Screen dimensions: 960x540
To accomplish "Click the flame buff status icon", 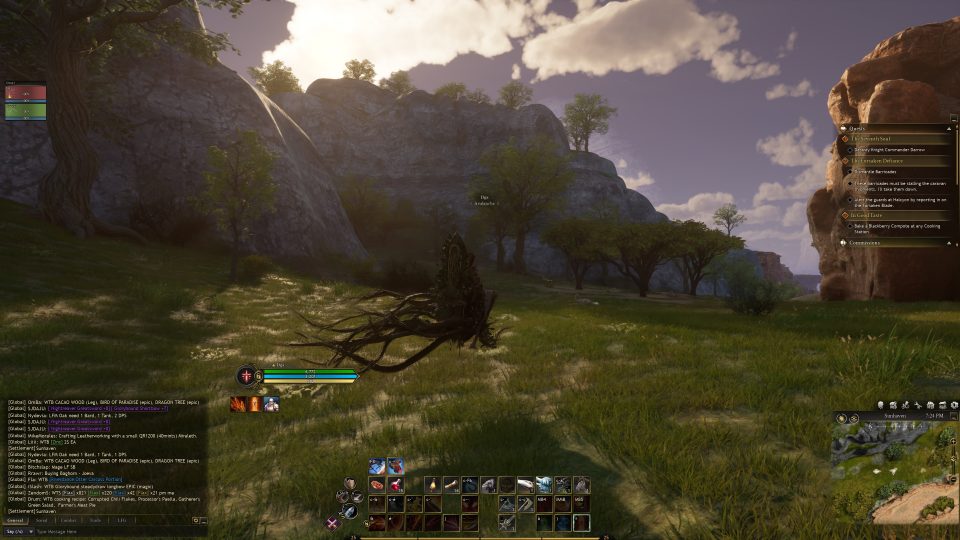I will click(238, 403).
